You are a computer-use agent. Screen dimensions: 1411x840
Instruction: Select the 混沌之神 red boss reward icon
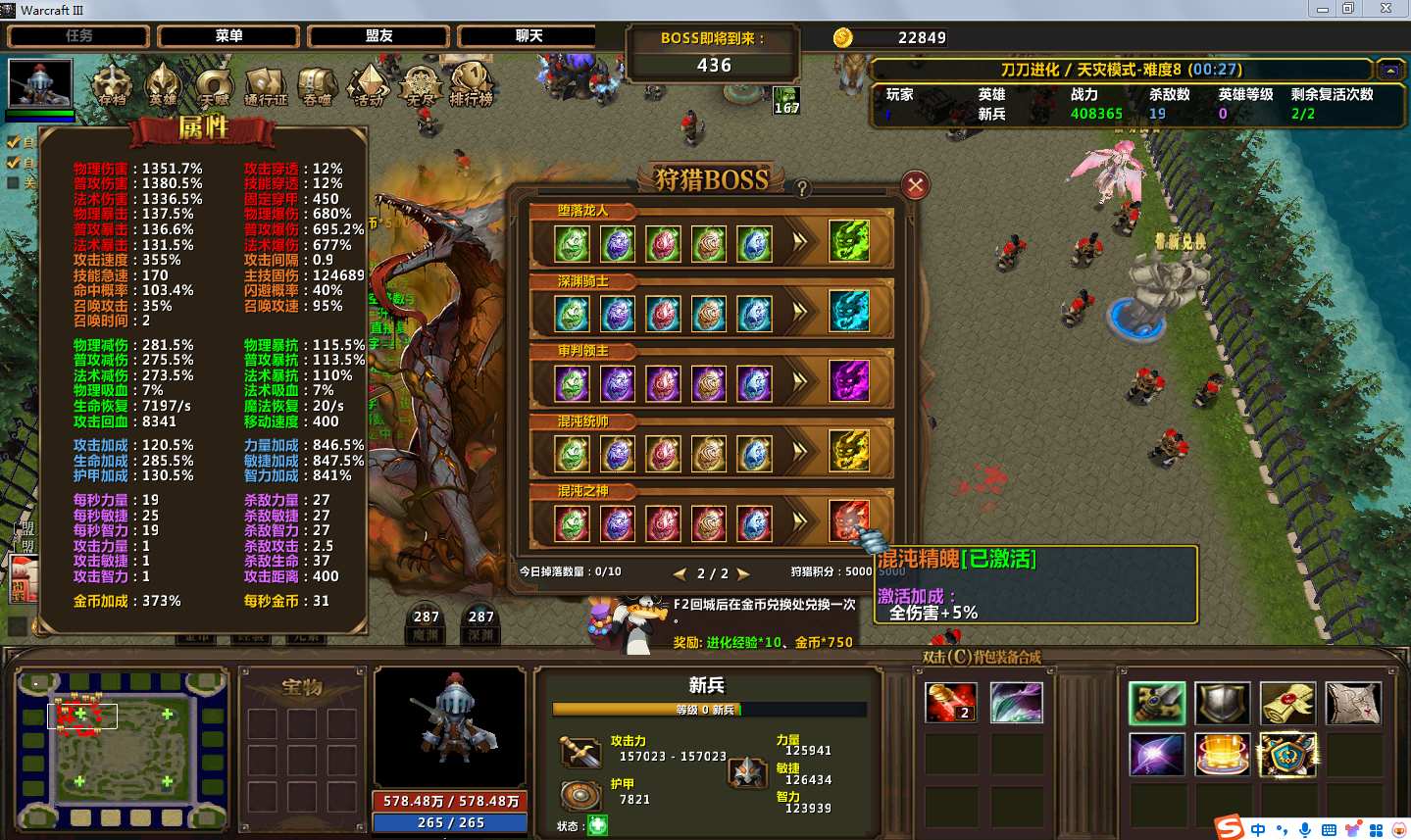pyautogui.click(x=849, y=521)
